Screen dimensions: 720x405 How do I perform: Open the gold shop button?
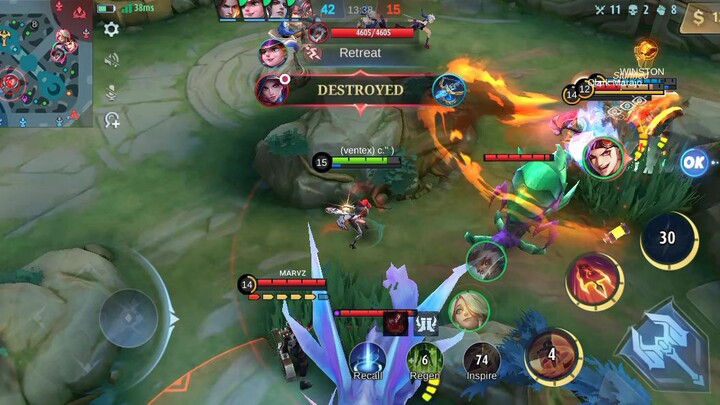pos(700,17)
